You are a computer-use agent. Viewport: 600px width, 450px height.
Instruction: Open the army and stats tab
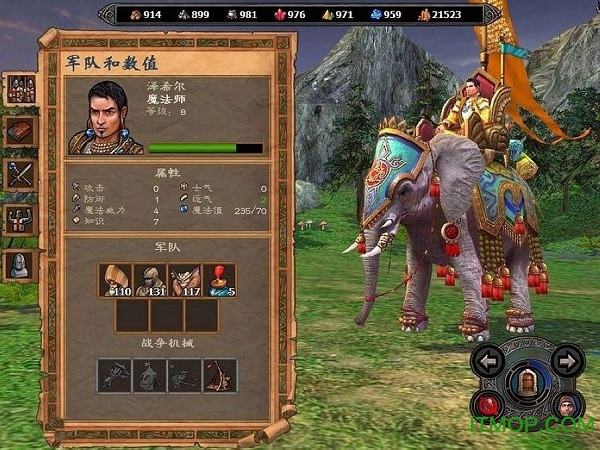[x=20, y=87]
